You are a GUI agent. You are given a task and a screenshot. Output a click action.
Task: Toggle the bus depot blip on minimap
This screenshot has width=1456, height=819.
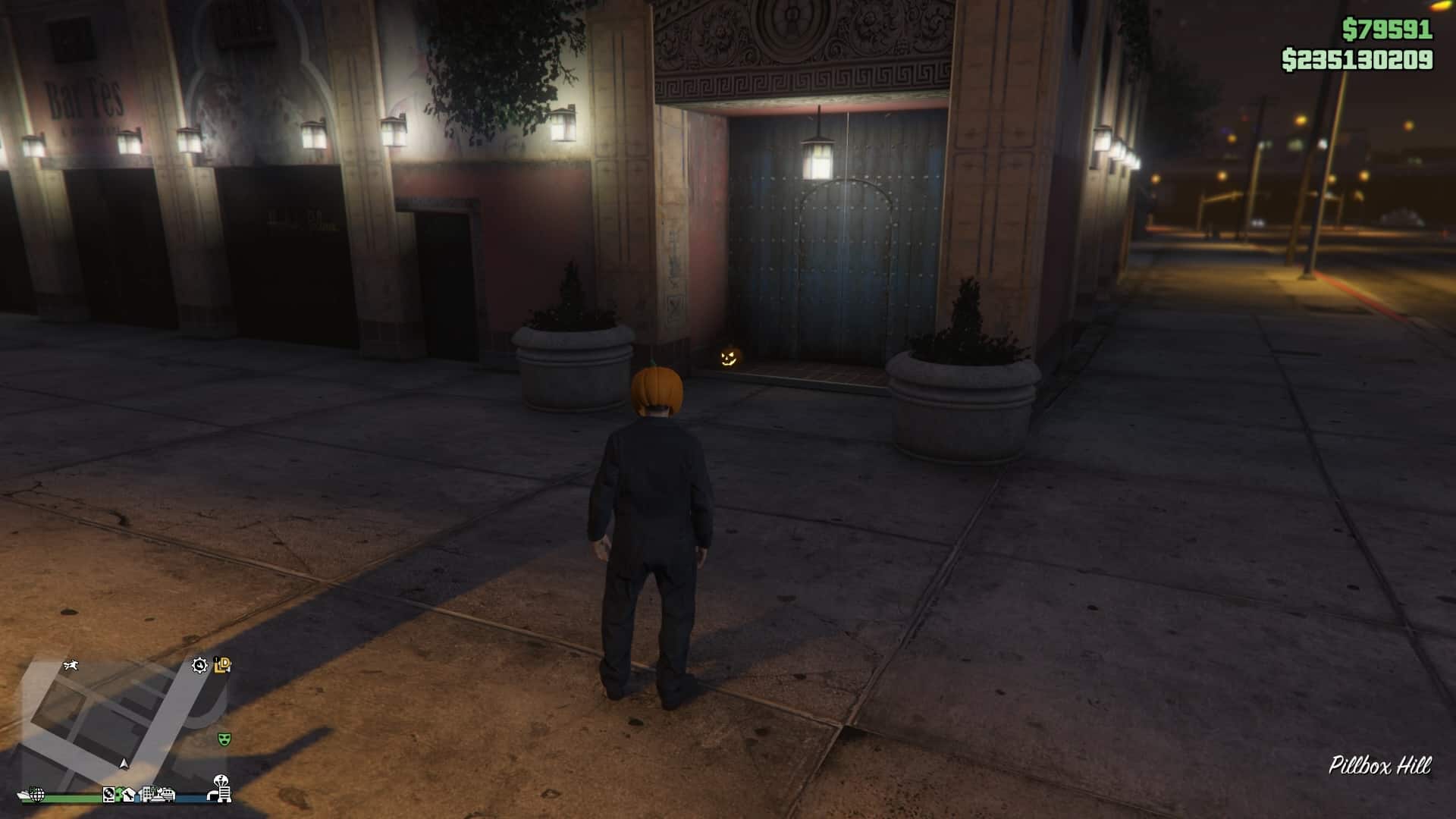[167, 796]
